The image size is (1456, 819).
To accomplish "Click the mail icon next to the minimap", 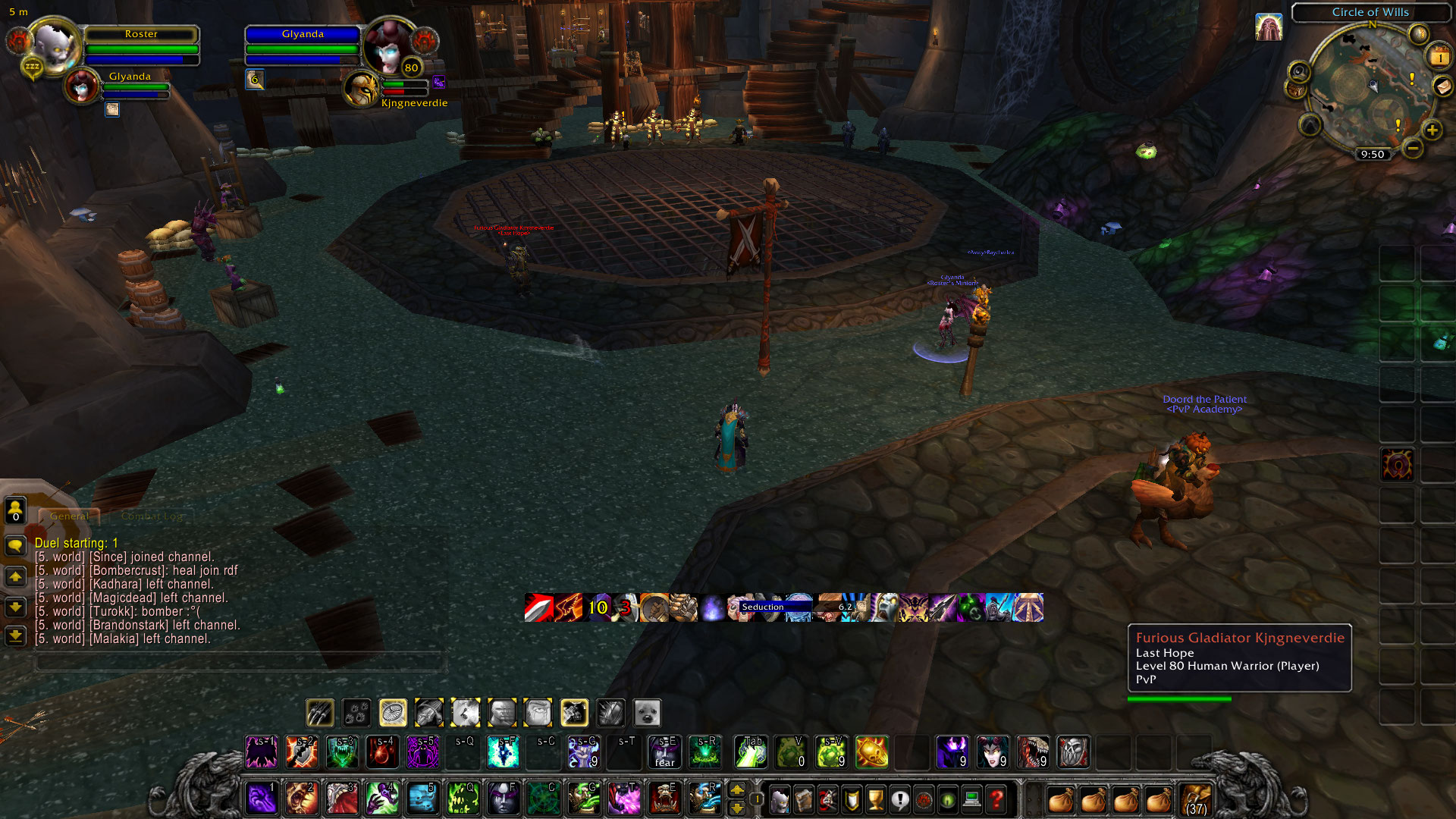I will (1442, 86).
